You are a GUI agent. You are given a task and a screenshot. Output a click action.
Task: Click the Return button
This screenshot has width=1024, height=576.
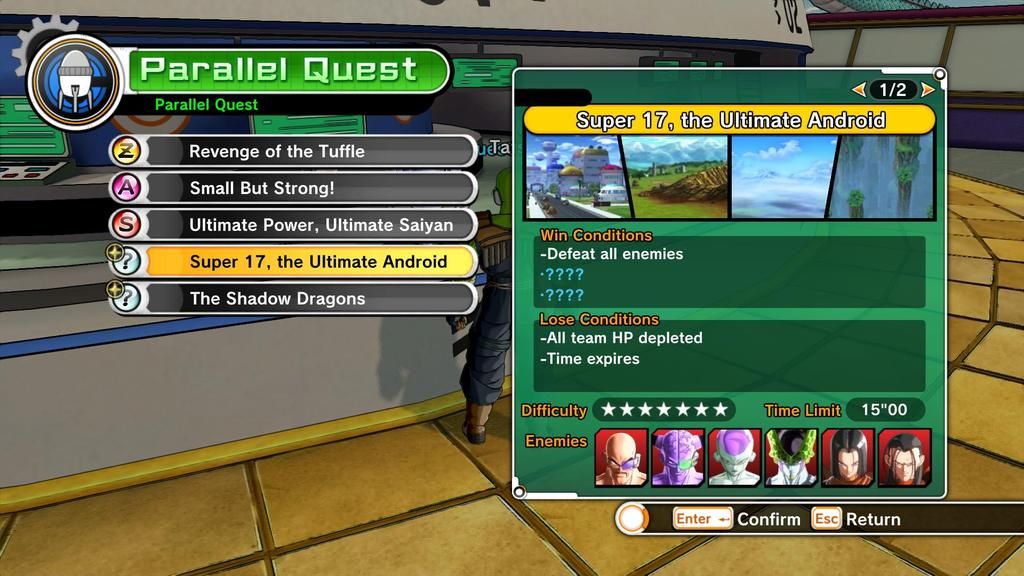856,519
